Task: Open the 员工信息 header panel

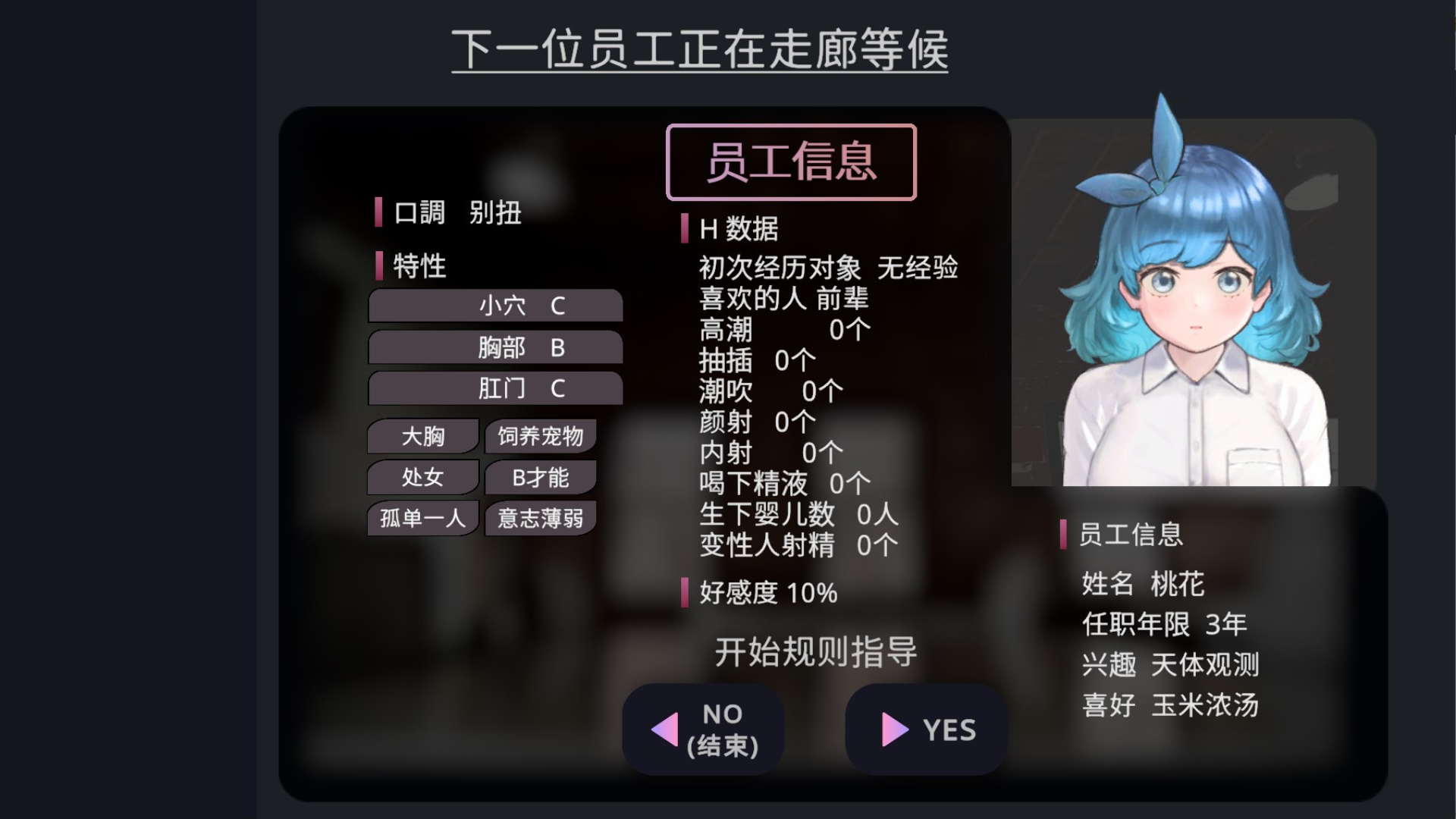Action: (x=791, y=163)
